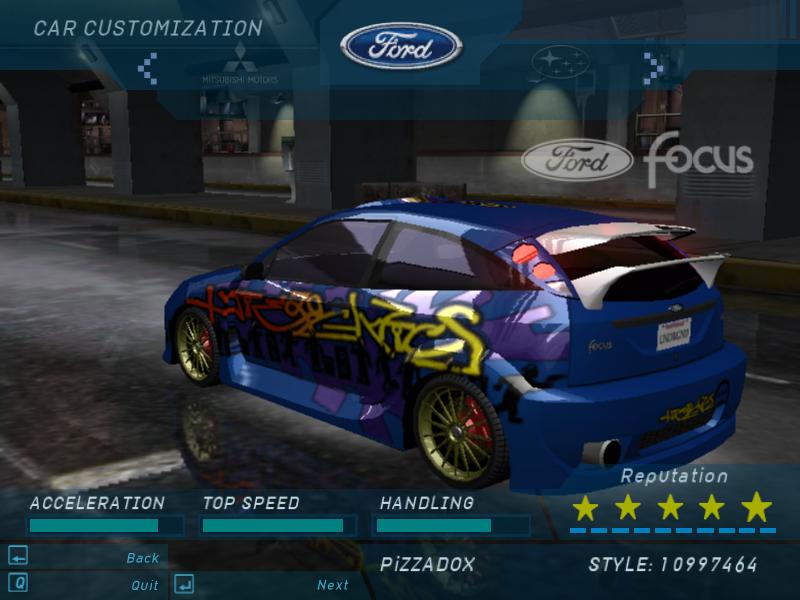Click the left brand scroll arrow

[x=147, y=68]
